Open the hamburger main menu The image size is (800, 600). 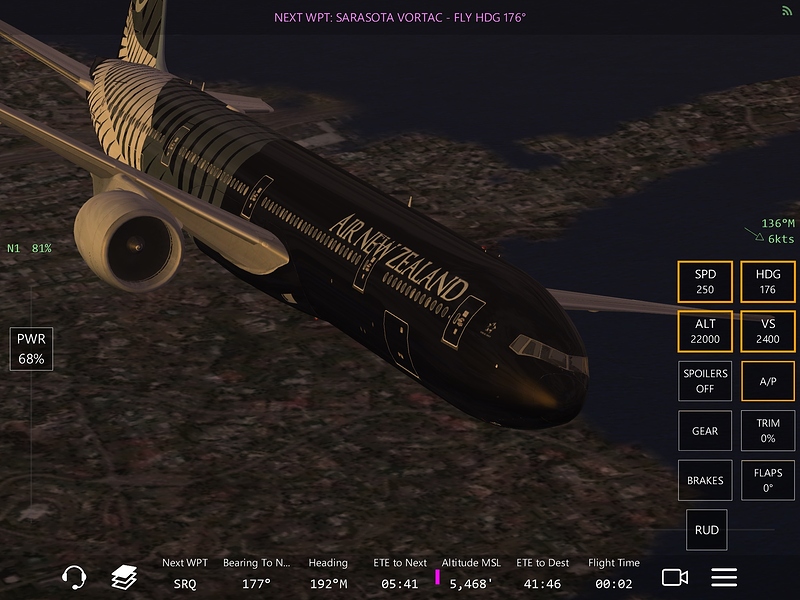[x=724, y=577]
